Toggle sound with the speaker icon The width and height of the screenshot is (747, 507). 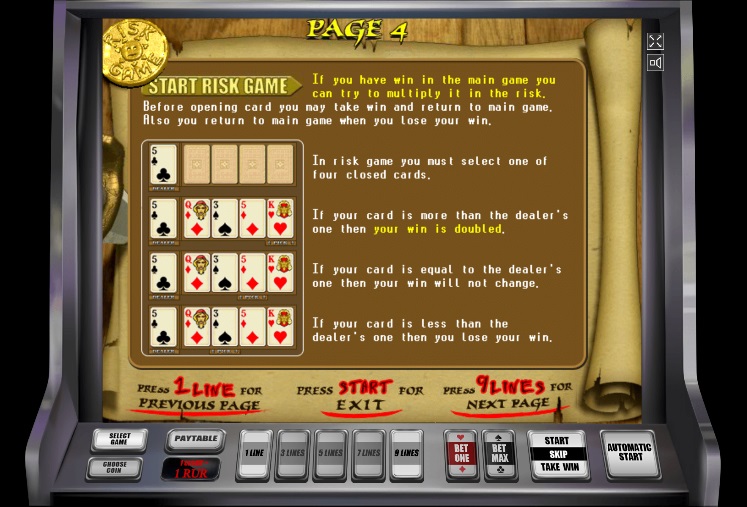tap(655, 63)
